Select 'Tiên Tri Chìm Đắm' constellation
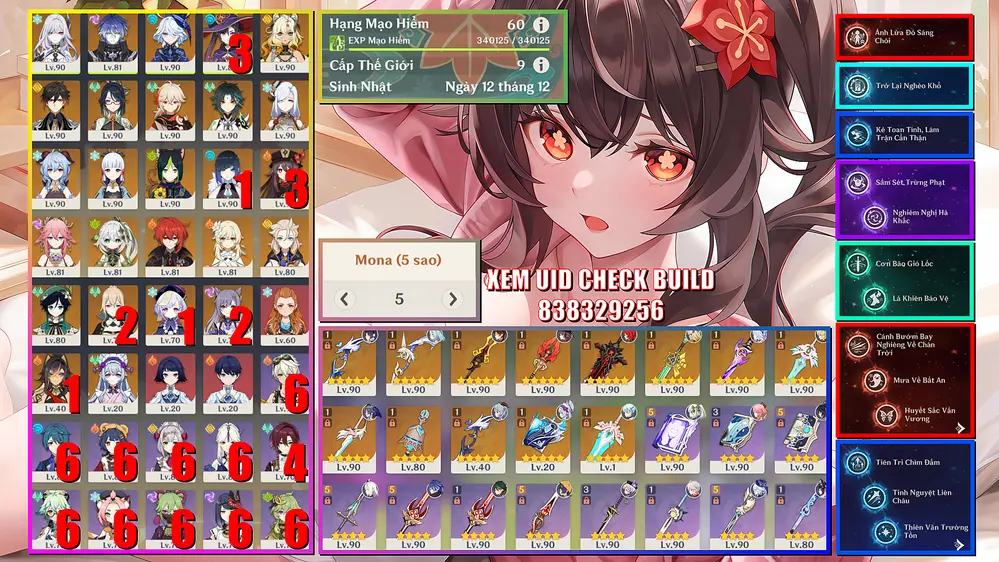Screen dimensions: 999x562 click(x=904, y=461)
